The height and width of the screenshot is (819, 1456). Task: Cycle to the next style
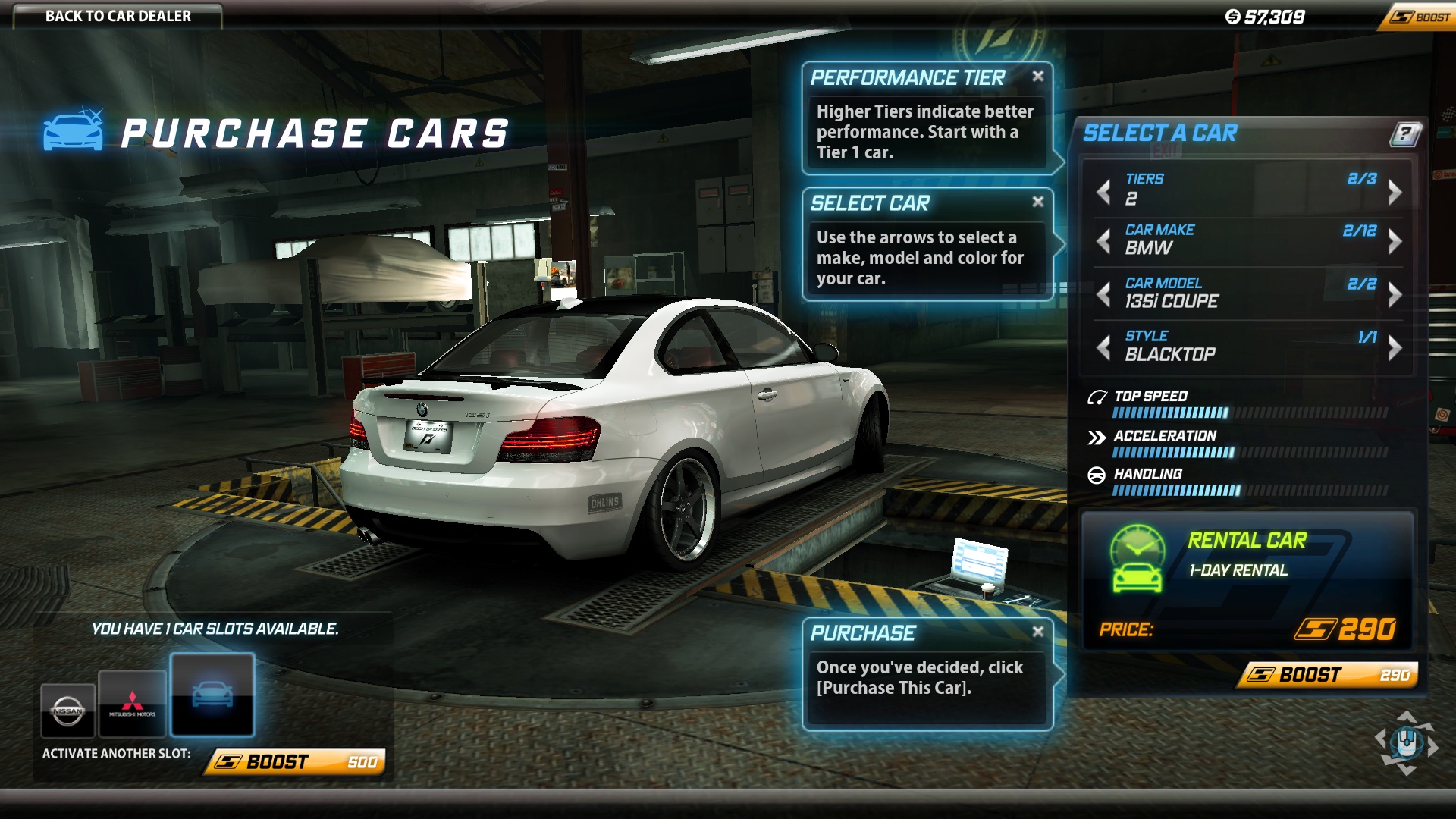point(1395,347)
